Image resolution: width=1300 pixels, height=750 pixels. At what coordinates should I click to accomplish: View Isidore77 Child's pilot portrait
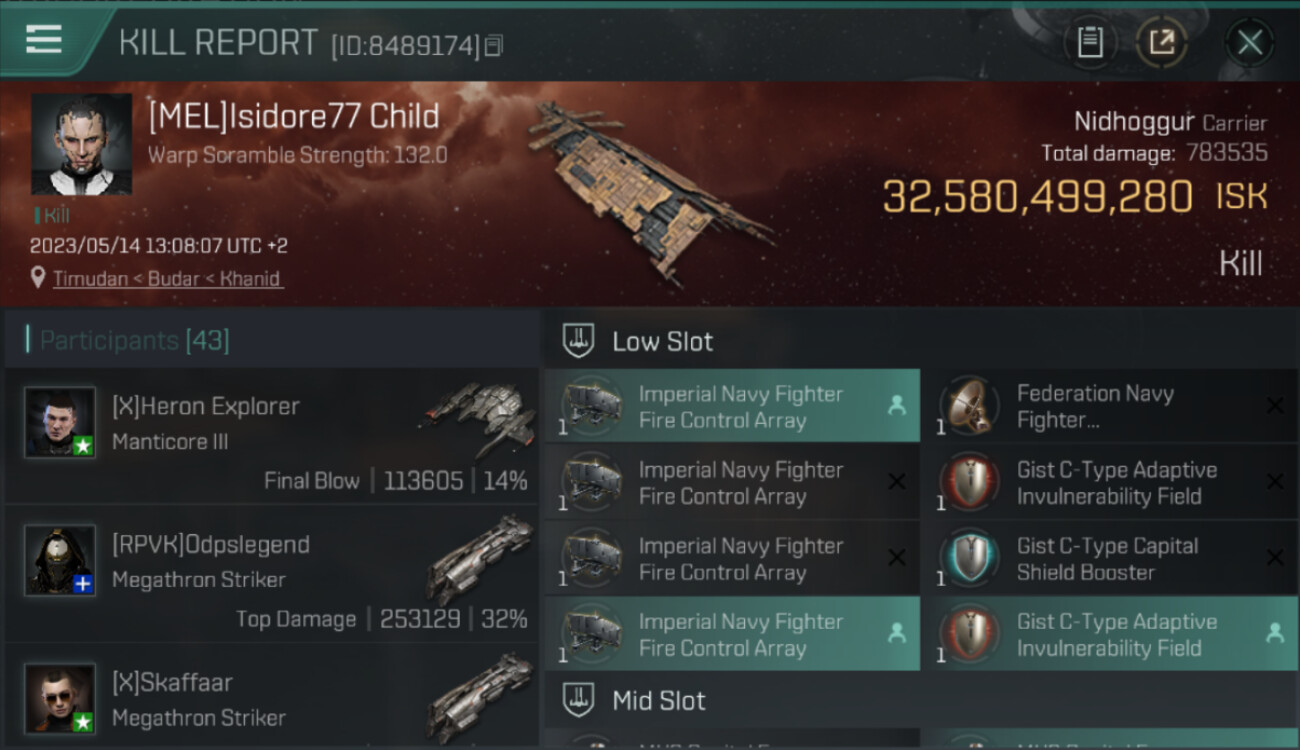pos(81,144)
